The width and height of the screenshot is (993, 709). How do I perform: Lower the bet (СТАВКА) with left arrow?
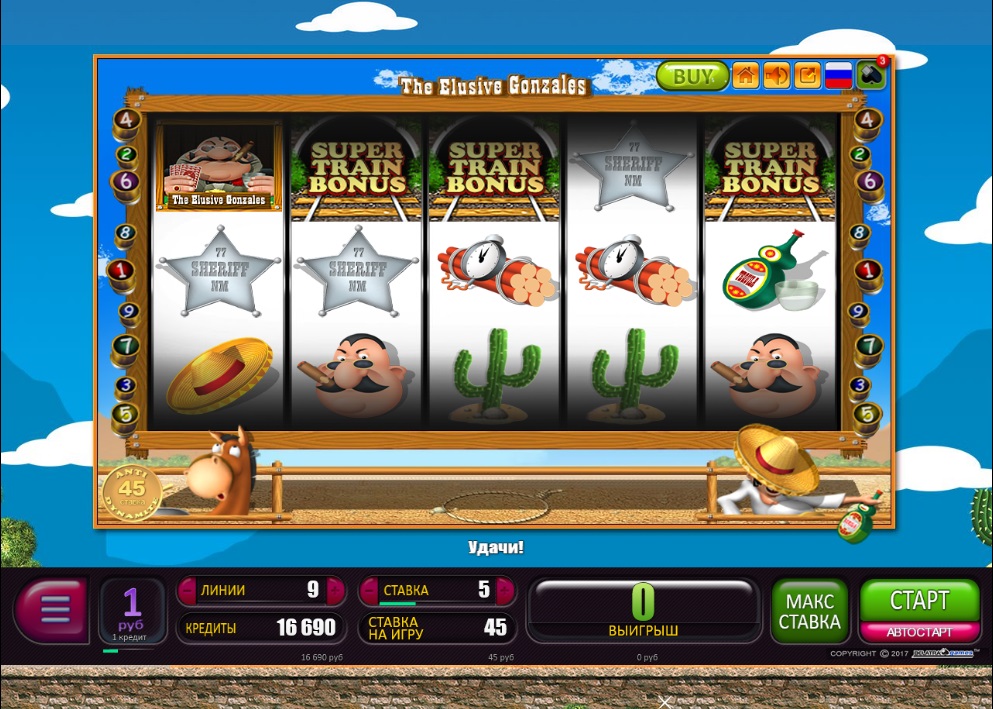(368, 590)
